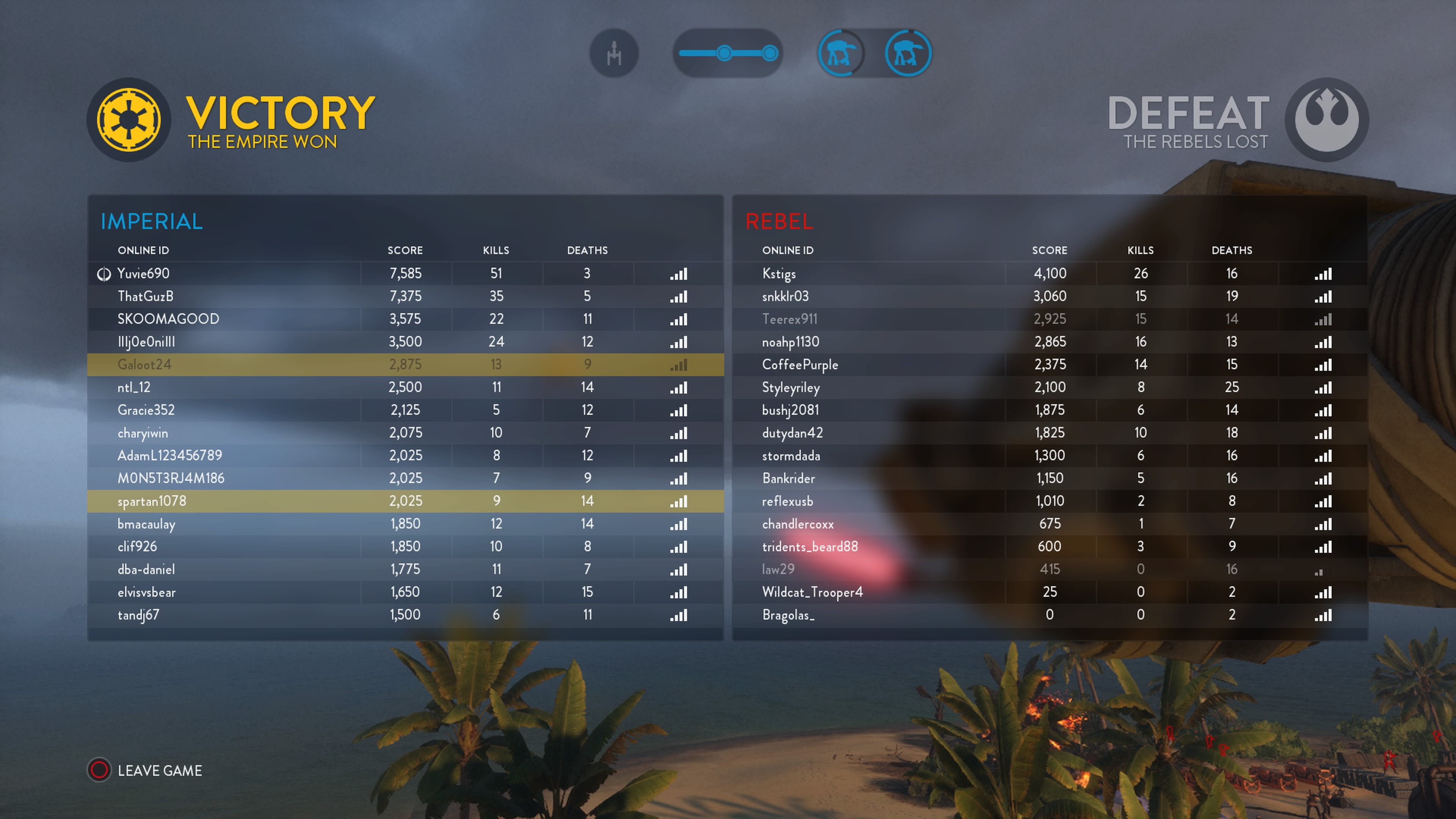This screenshot has height=819, width=1456.
Task: Click the Leave Game option
Action: [x=159, y=770]
